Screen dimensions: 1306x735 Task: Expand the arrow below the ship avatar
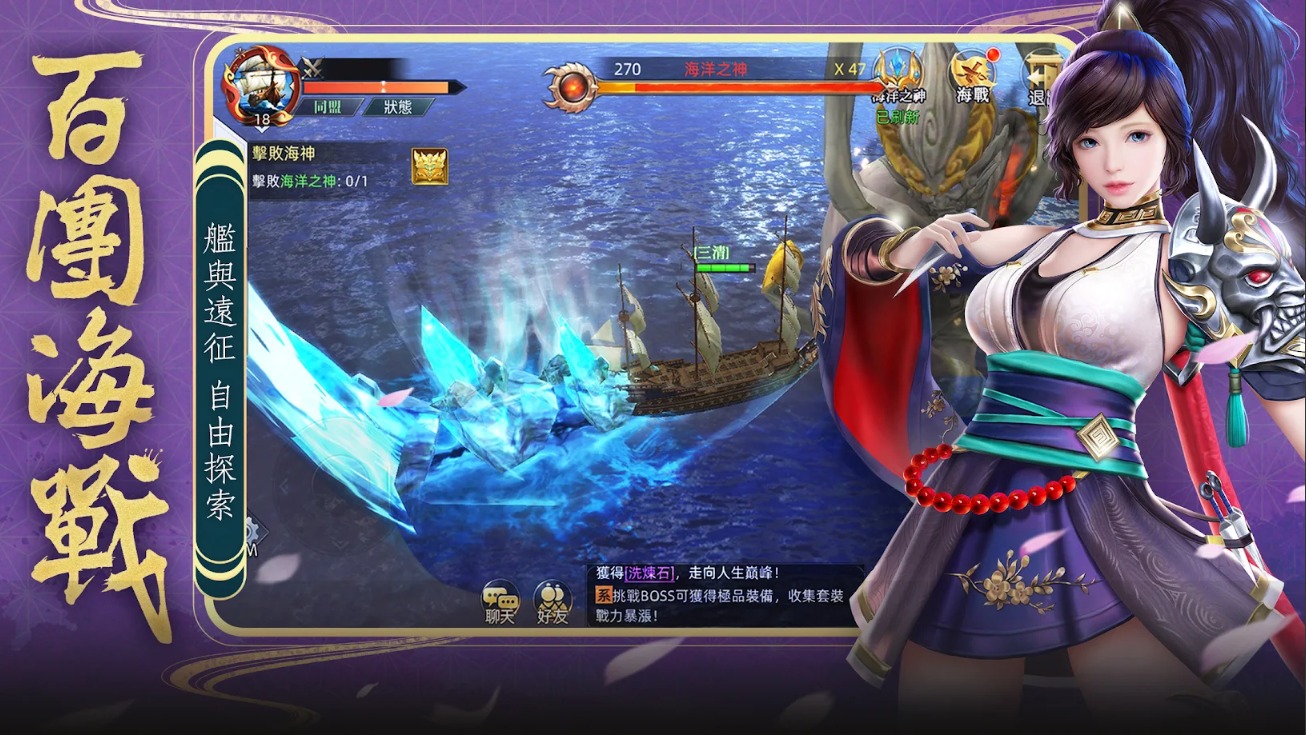260,129
